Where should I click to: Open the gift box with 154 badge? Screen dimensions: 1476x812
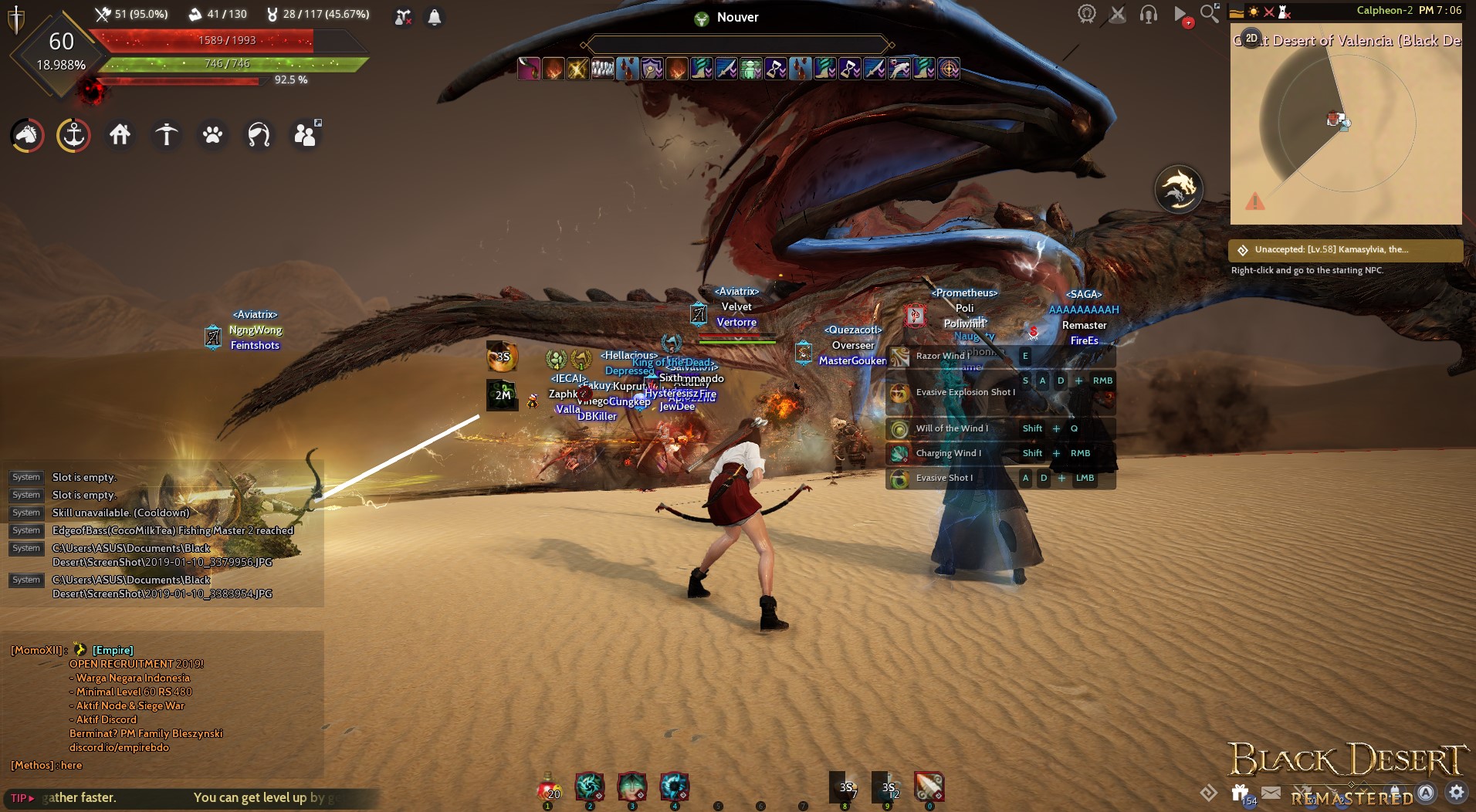(1241, 793)
